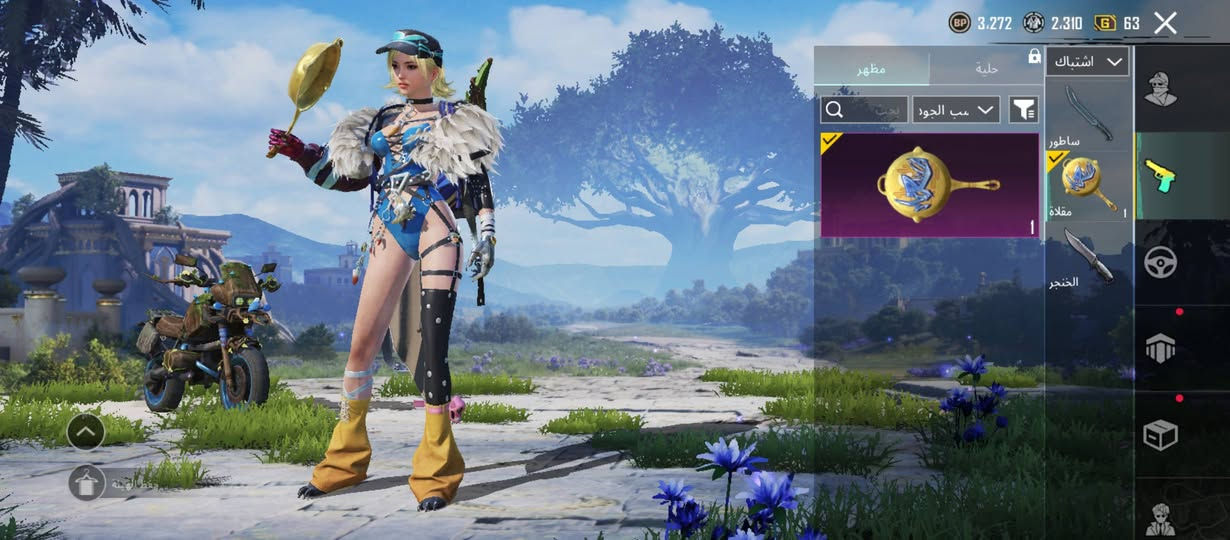Open the suited character category icon
The height and width of the screenshot is (540, 1230).
click(1160, 518)
